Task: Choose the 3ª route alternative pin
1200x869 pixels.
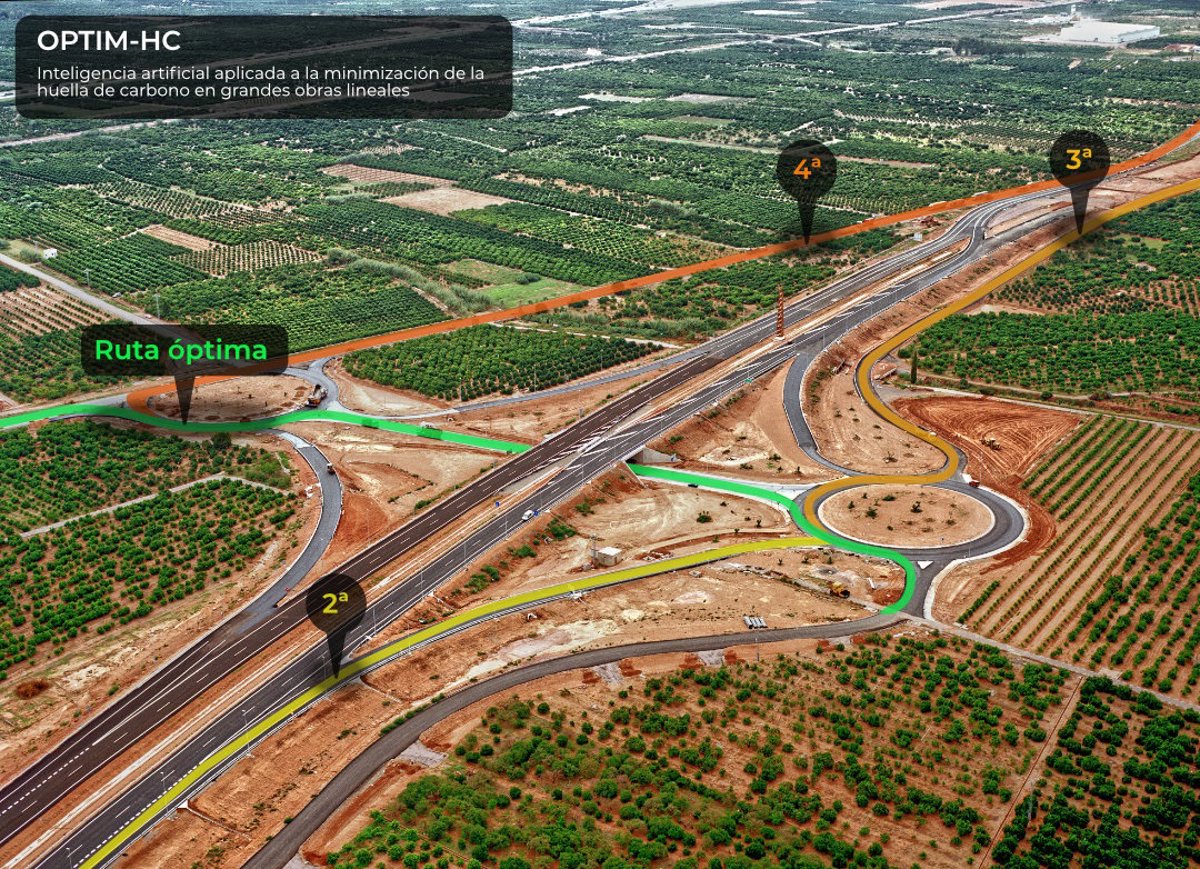Action: point(1079,160)
